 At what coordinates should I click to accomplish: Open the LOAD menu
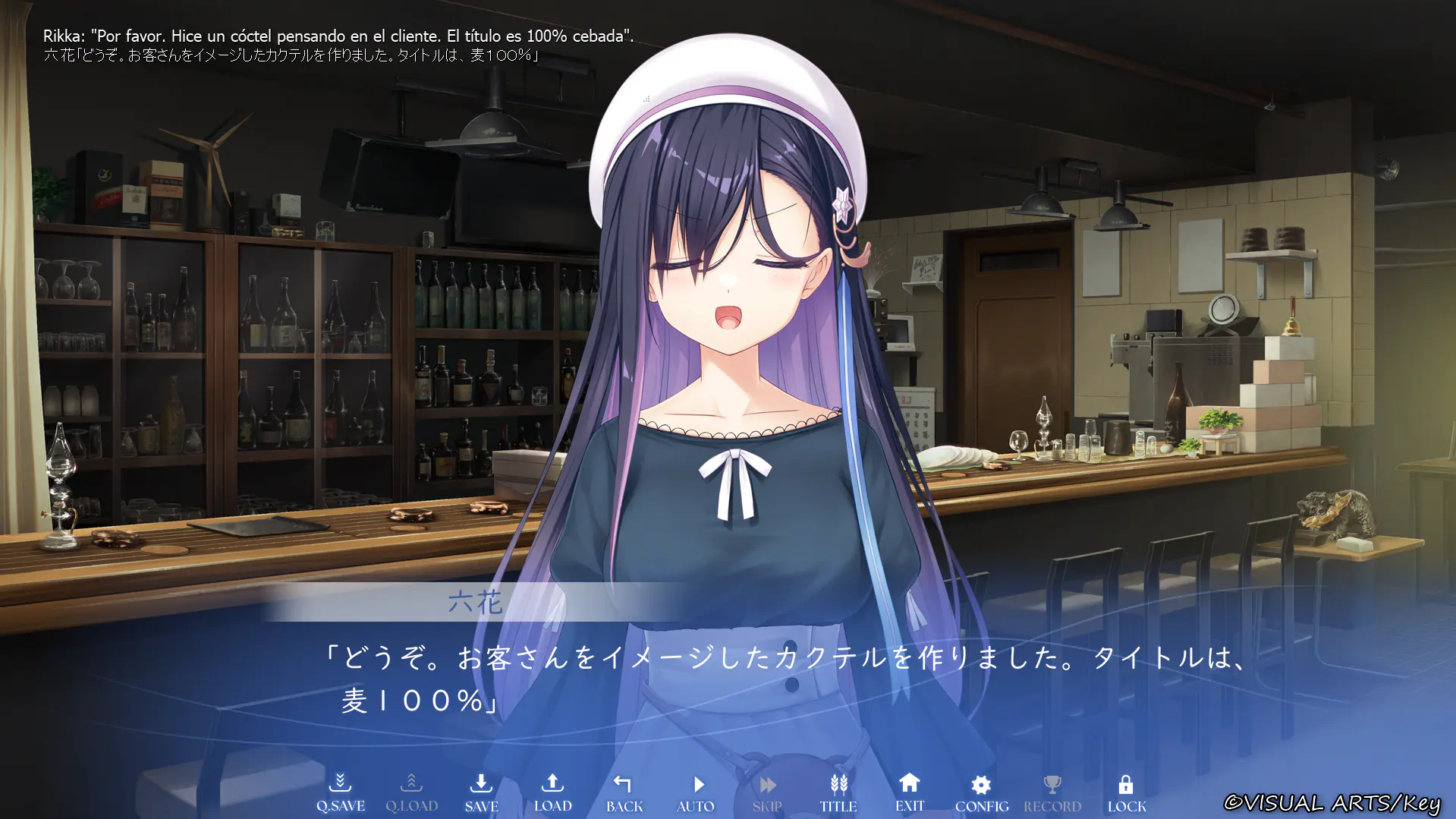click(x=552, y=792)
